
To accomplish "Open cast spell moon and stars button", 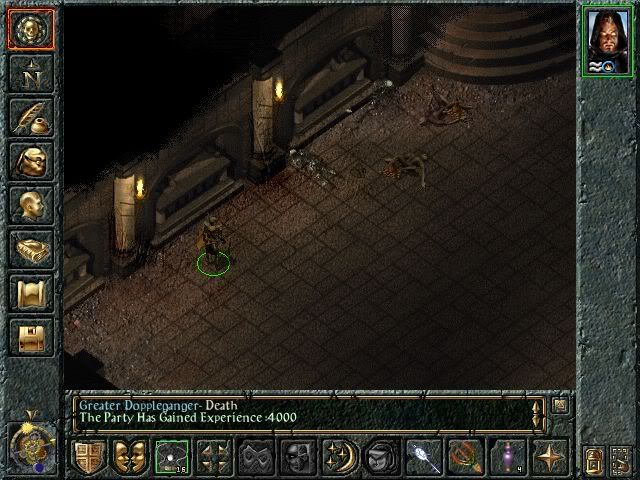I will (335, 456).
